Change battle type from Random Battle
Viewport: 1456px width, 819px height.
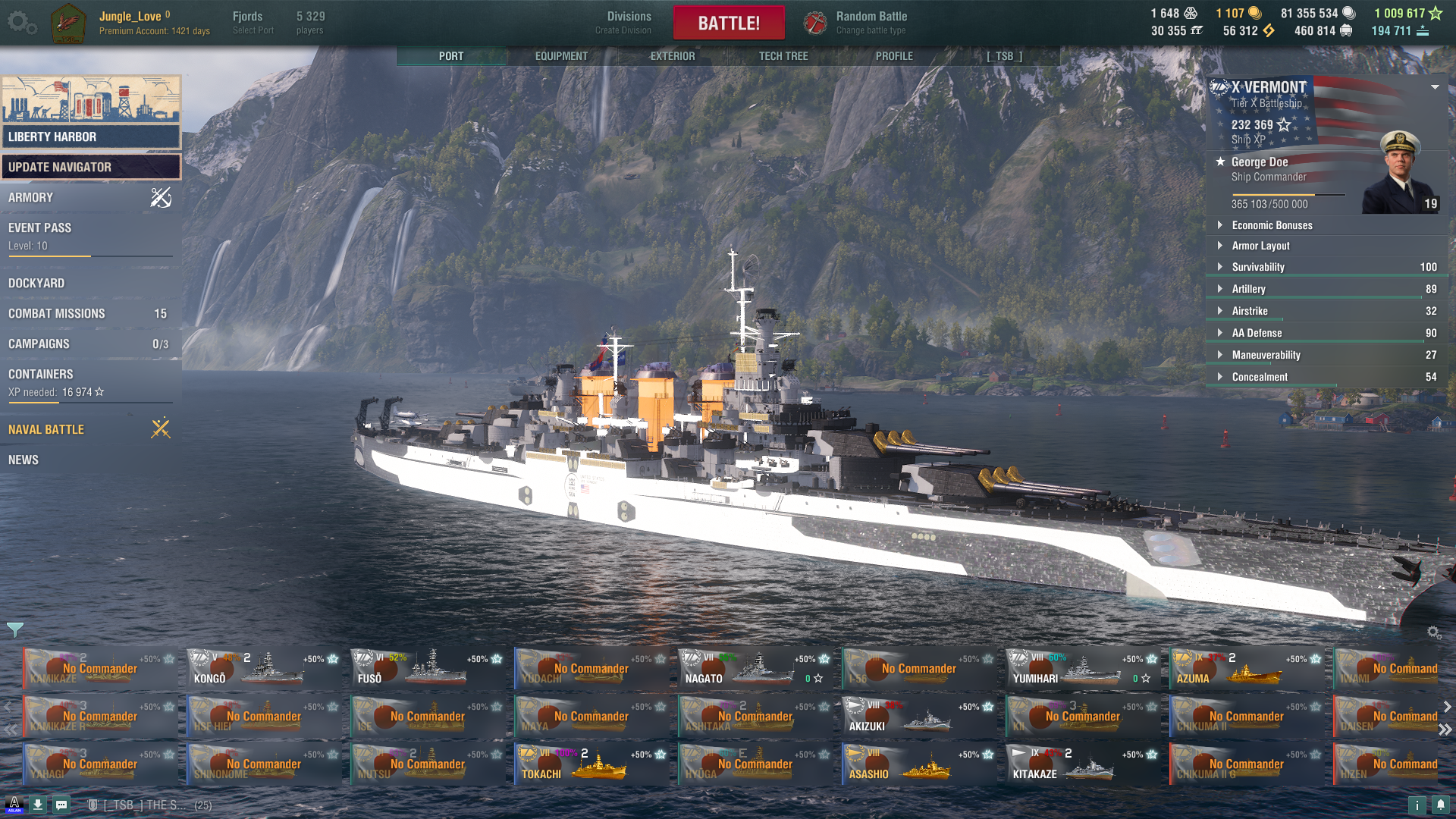[871, 23]
